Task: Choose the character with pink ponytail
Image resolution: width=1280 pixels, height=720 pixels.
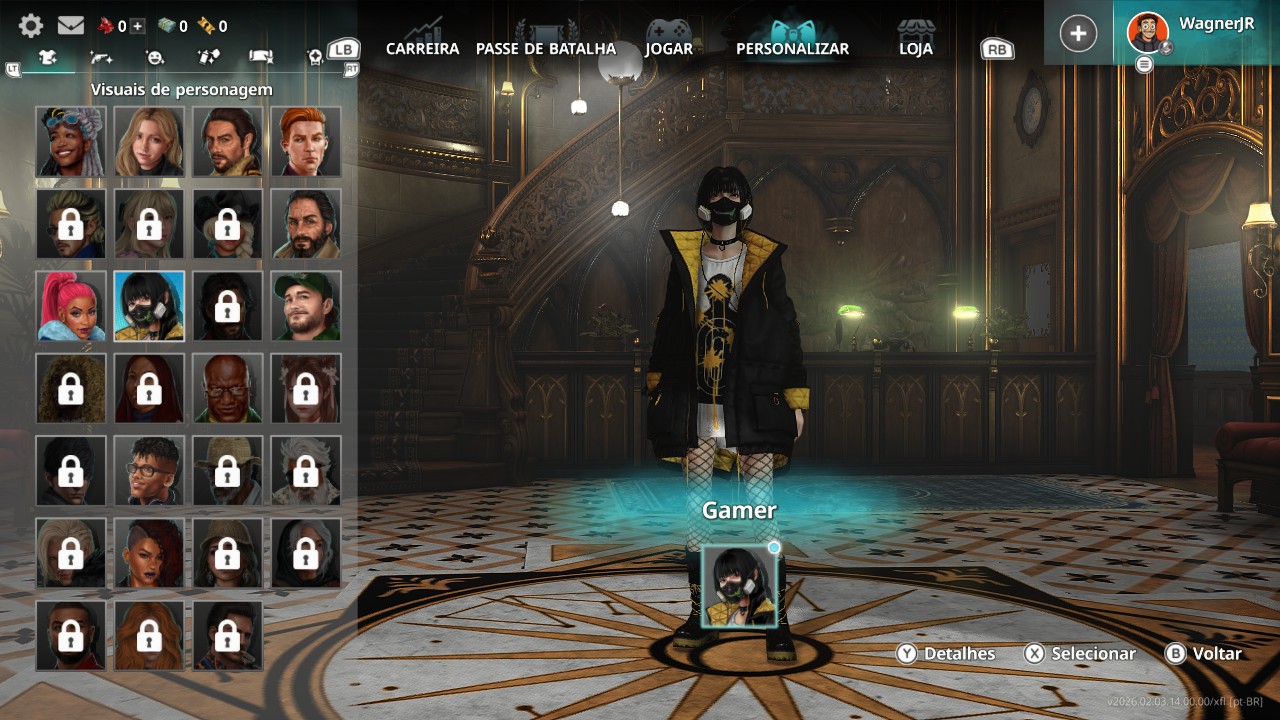Action: [x=70, y=306]
